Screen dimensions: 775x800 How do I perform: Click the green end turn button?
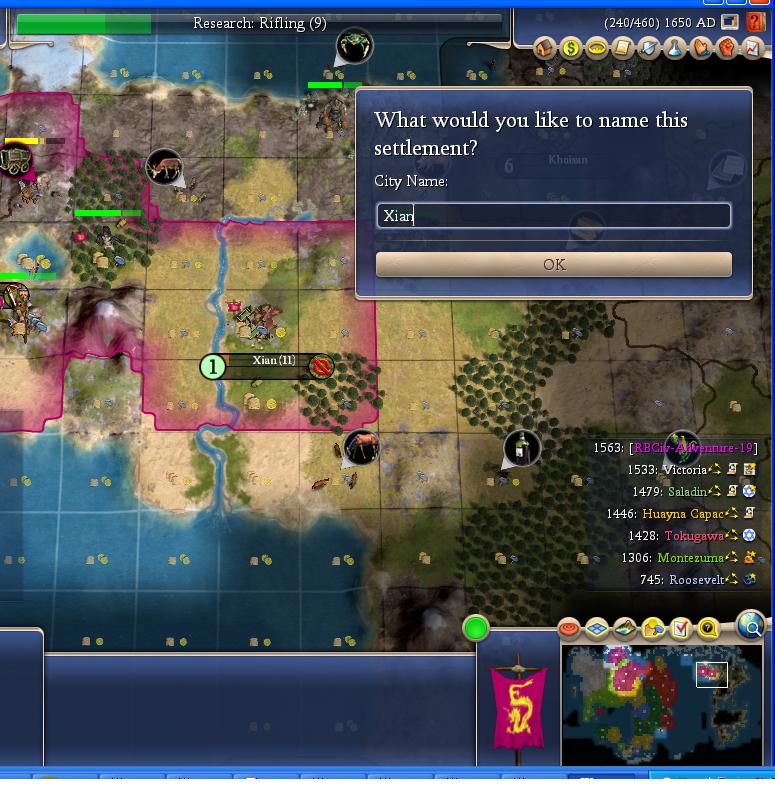coord(476,628)
